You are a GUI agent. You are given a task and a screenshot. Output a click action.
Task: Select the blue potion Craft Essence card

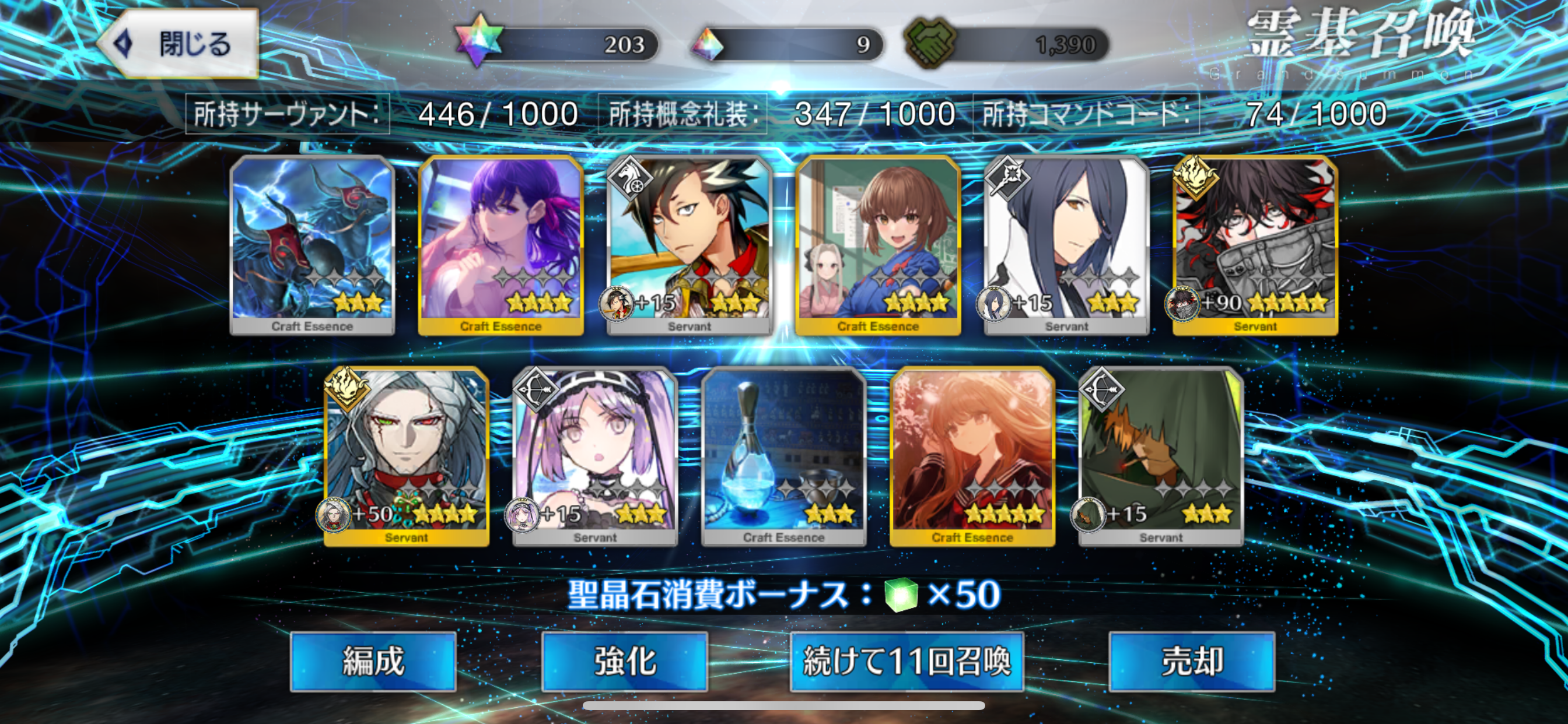point(785,454)
